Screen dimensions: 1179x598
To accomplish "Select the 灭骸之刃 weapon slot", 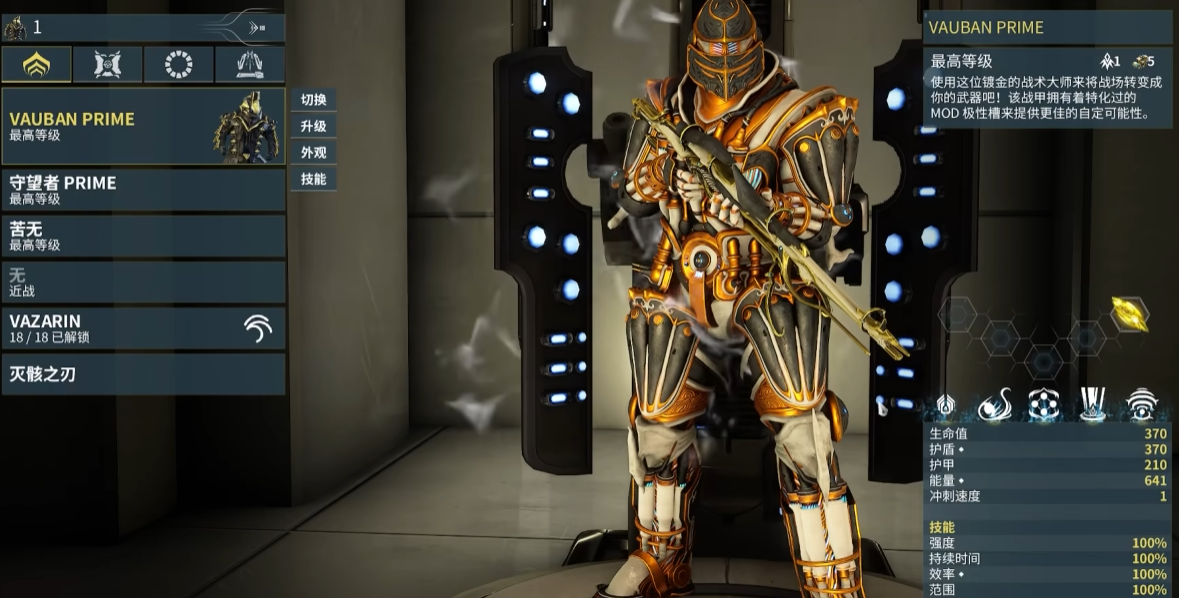I will [143, 374].
